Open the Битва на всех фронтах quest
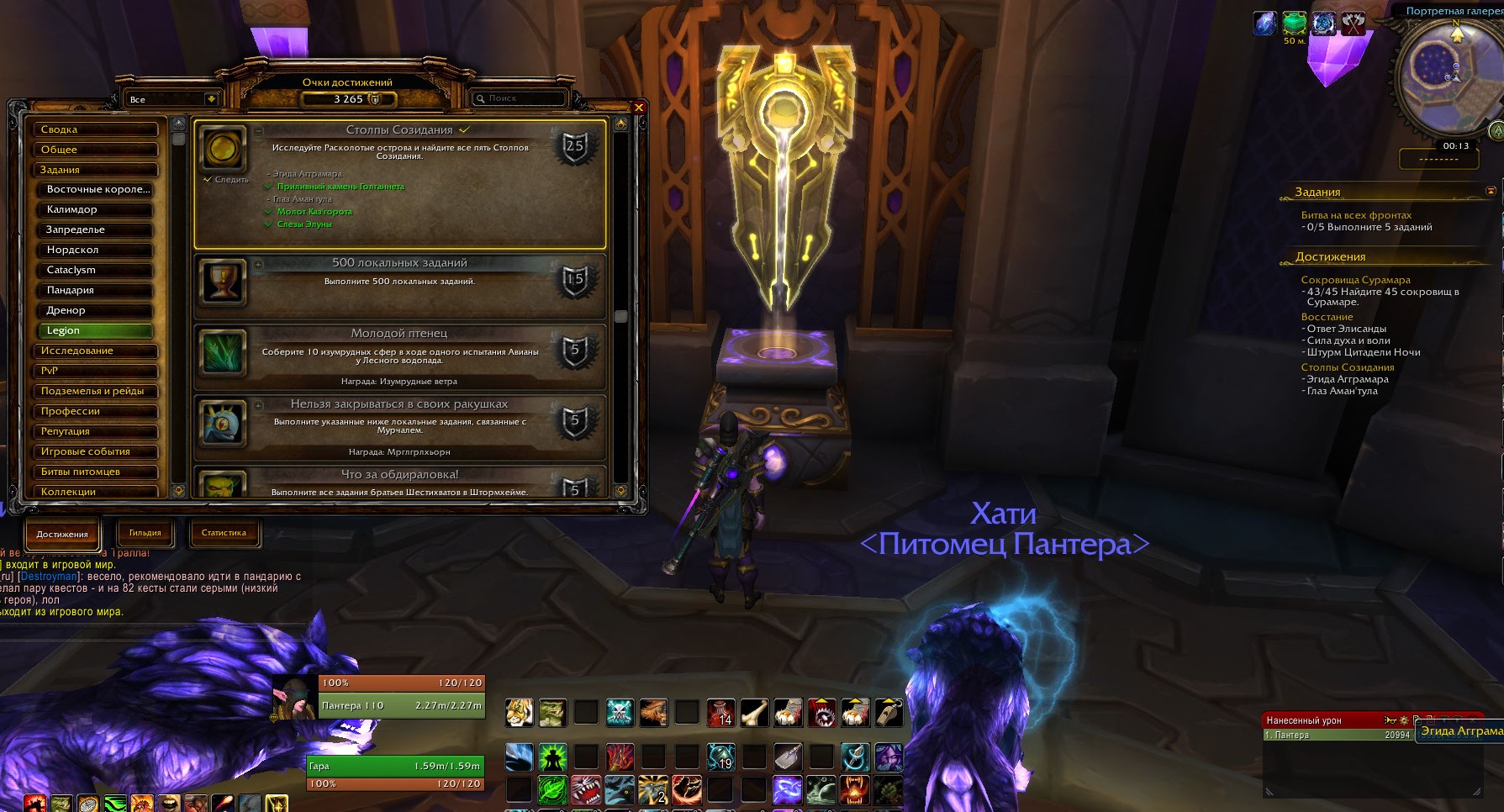1504x812 pixels. (x=1356, y=215)
